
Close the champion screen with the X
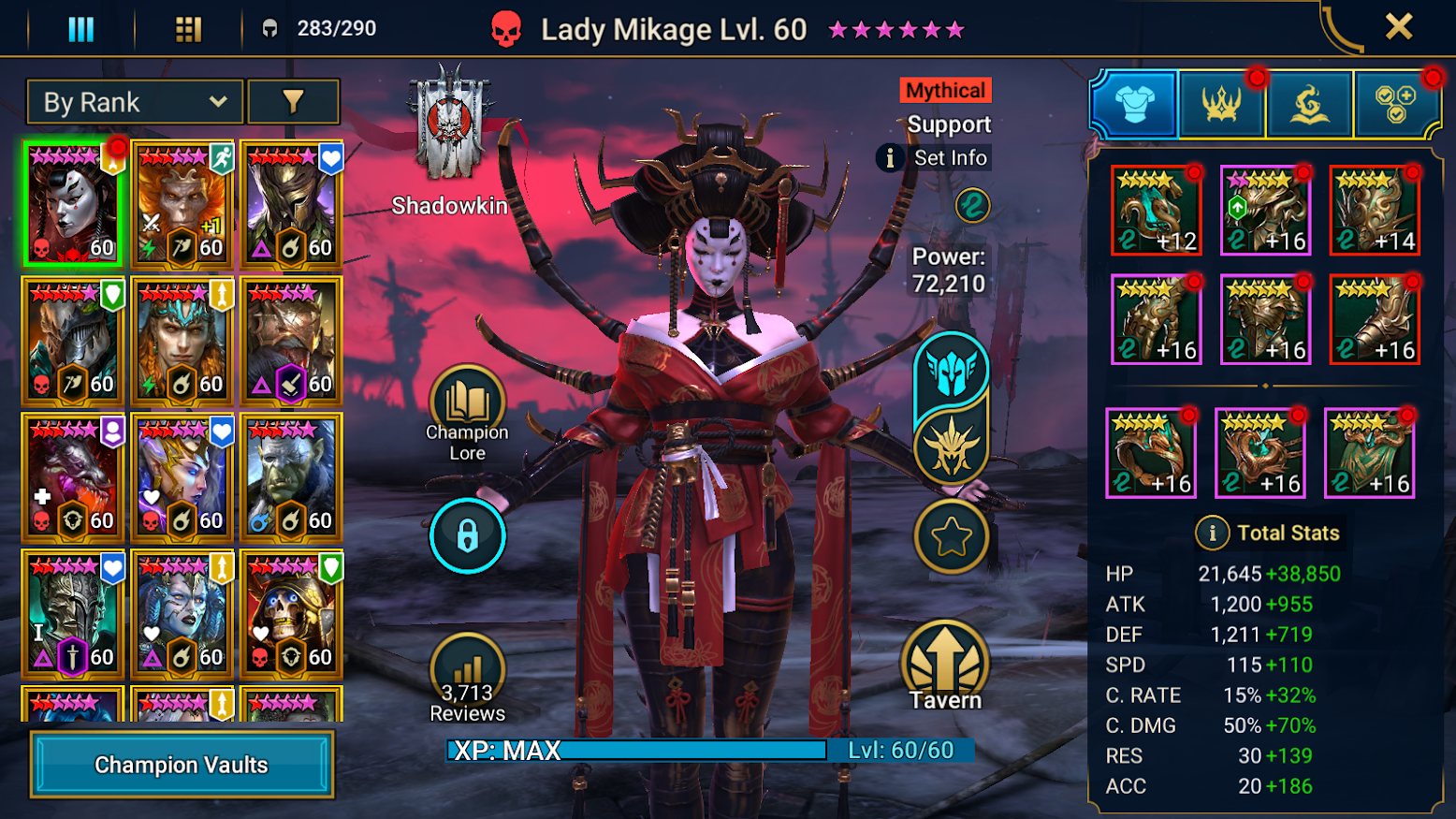click(x=1398, y=27)
